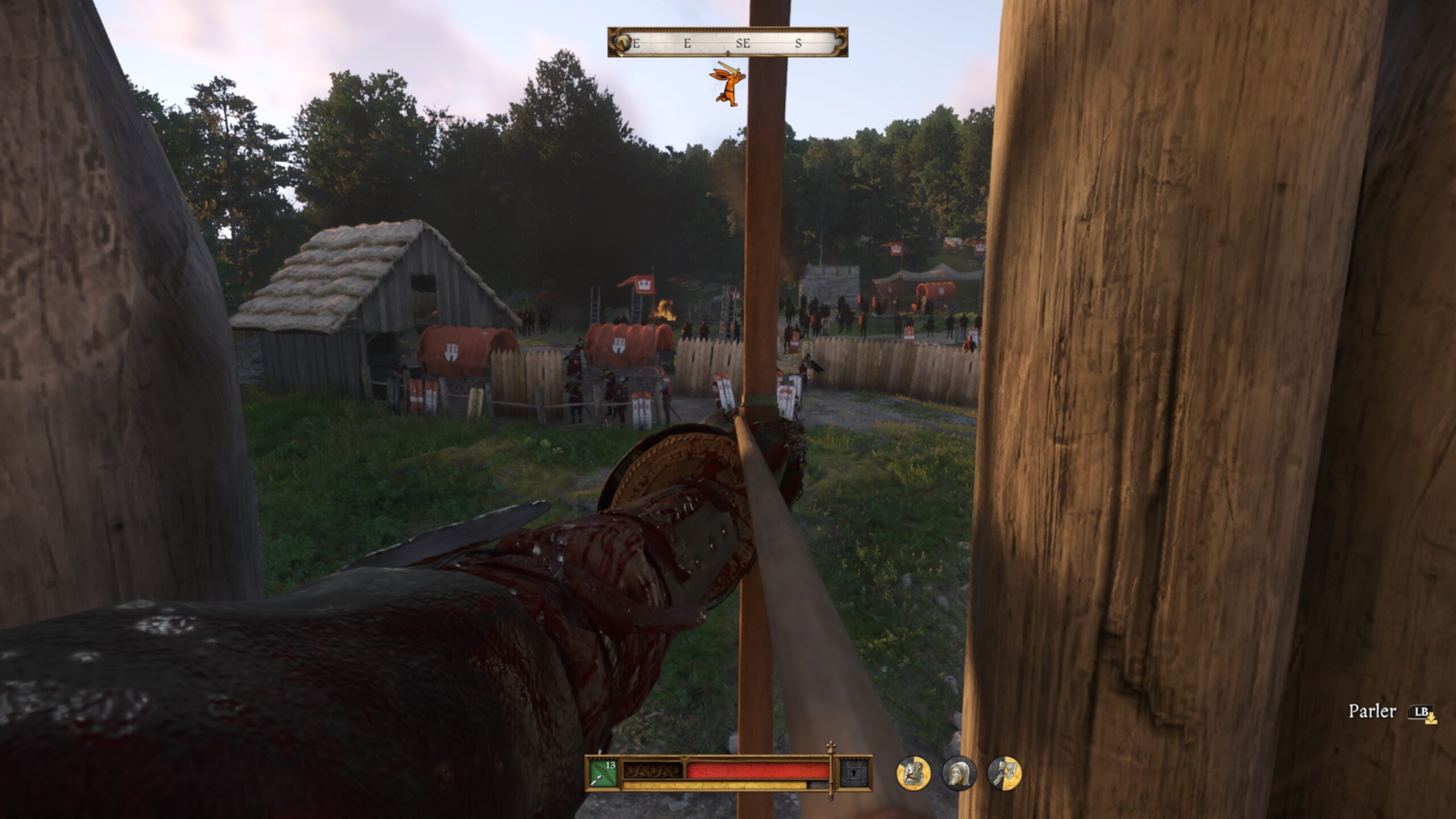Click the orange rabbit with sword icon

pyautogui.click(x=727, y=85)
